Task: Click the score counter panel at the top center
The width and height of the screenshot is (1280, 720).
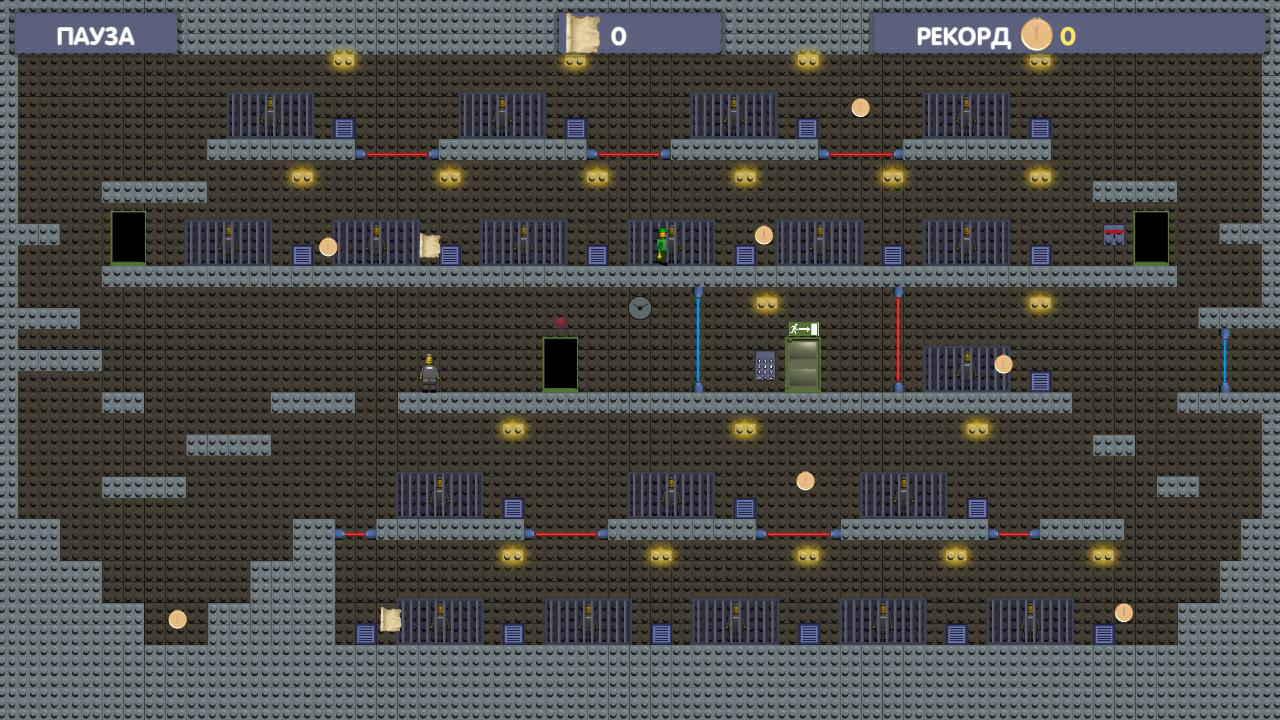Action: coord(638,34)
